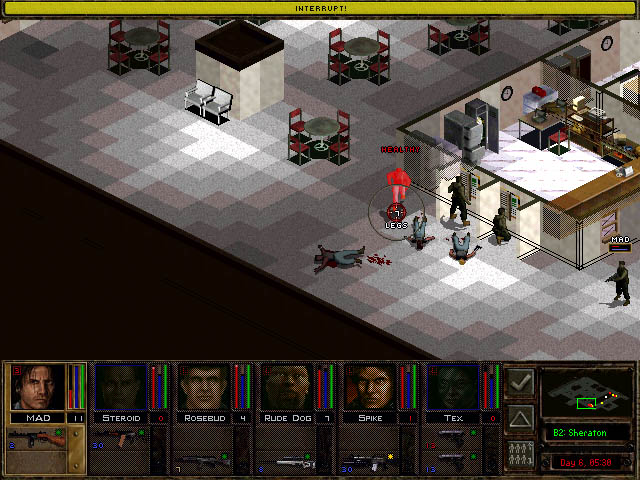Image resolution: width=640 pixels, height=480 pixels.
Task: Select Tex's portrait
Action: point(456,387)
